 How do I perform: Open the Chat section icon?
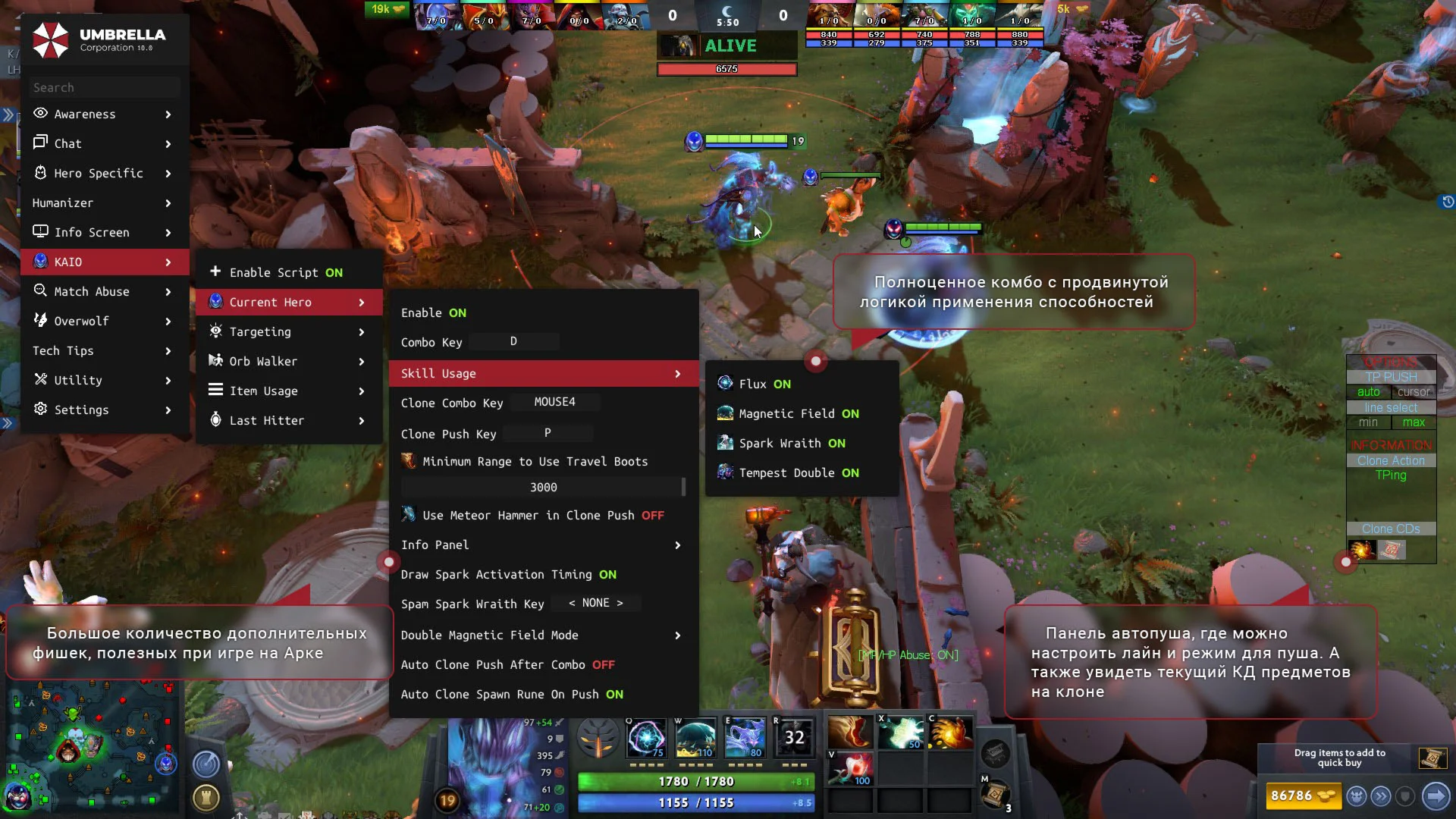point(39,143)
